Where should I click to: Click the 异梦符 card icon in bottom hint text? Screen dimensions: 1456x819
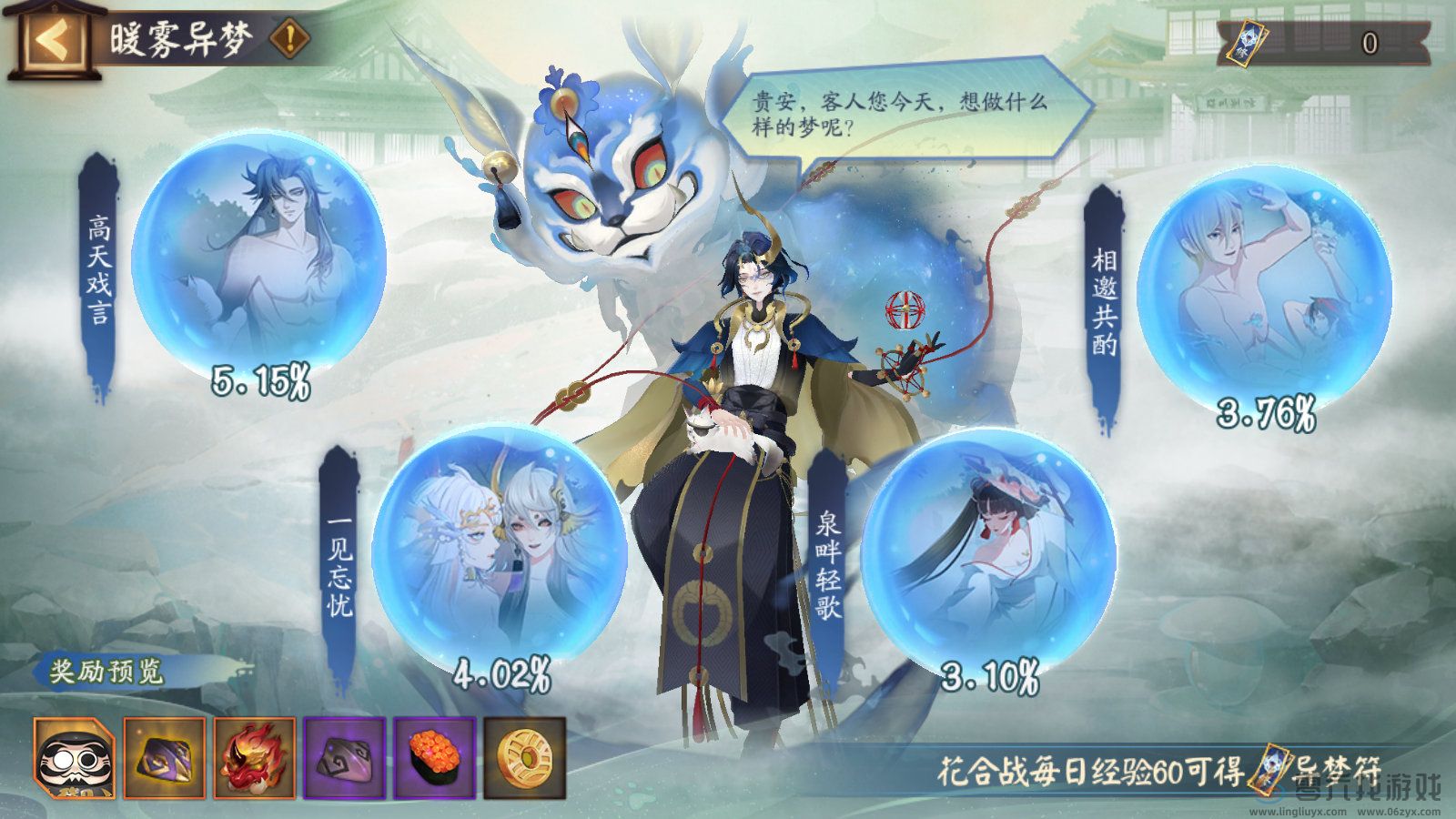click(x=1268, y=768)
